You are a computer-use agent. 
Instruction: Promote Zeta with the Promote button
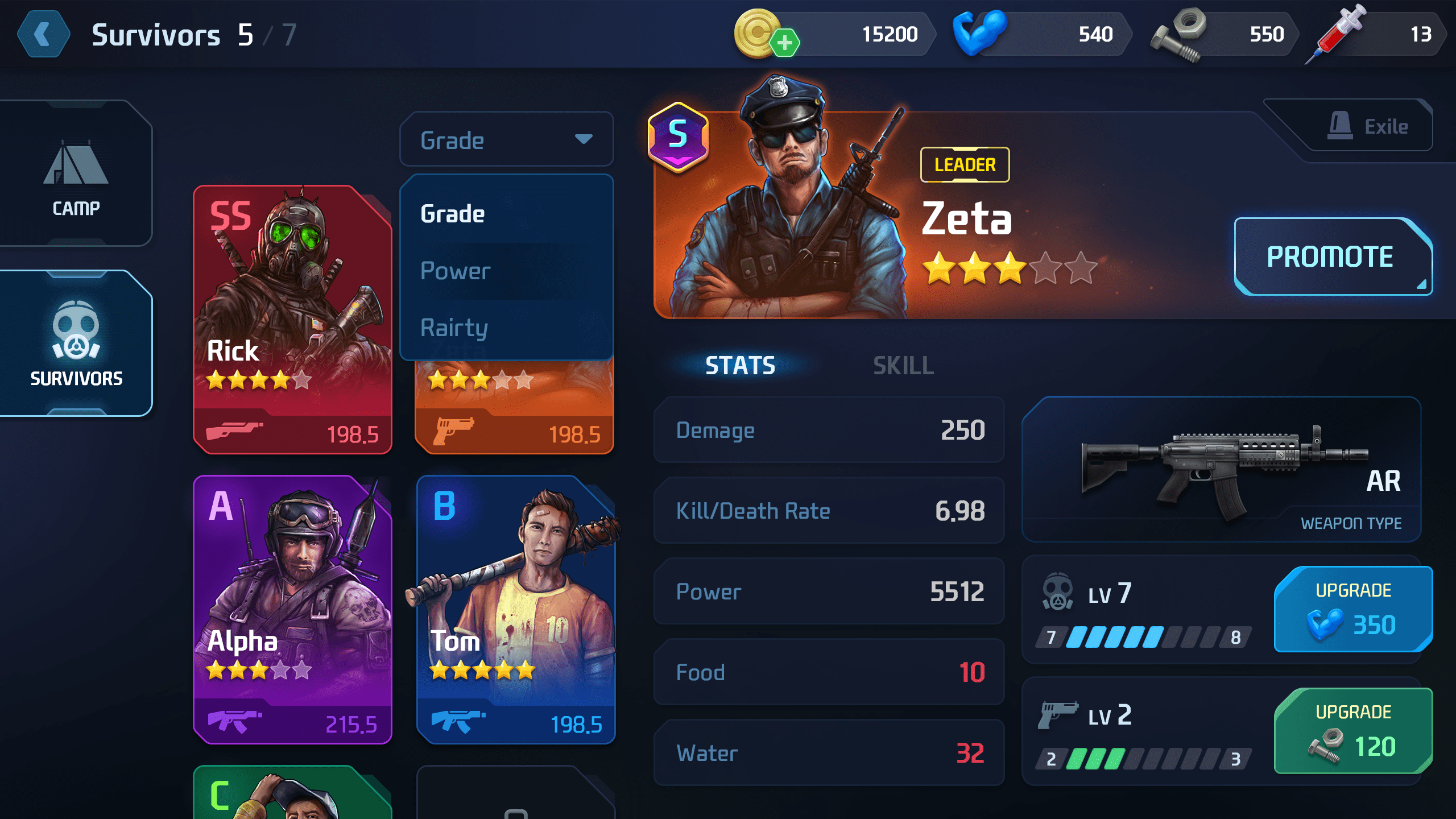click(1331, 257)
